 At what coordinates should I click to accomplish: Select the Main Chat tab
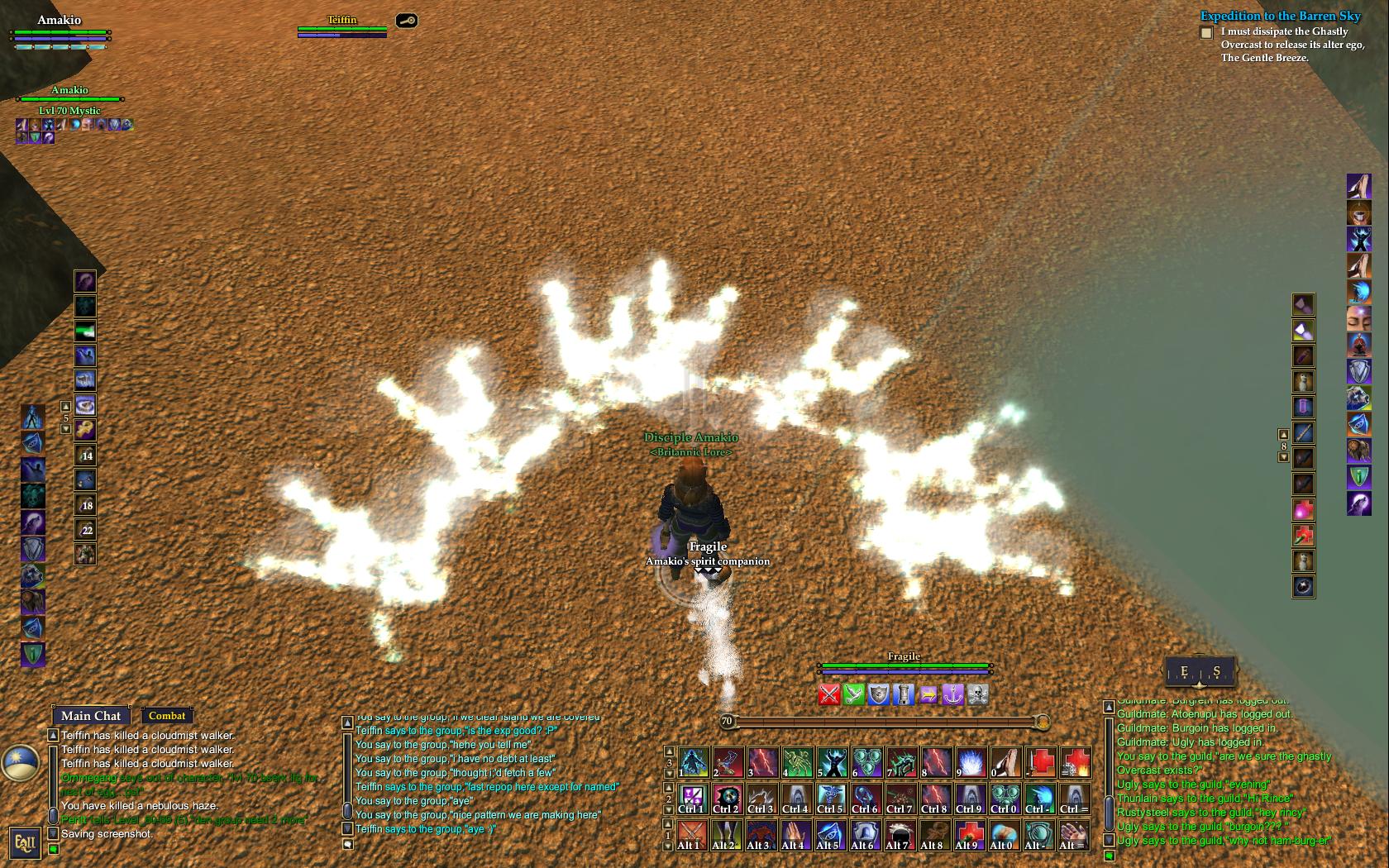(91, 716)
